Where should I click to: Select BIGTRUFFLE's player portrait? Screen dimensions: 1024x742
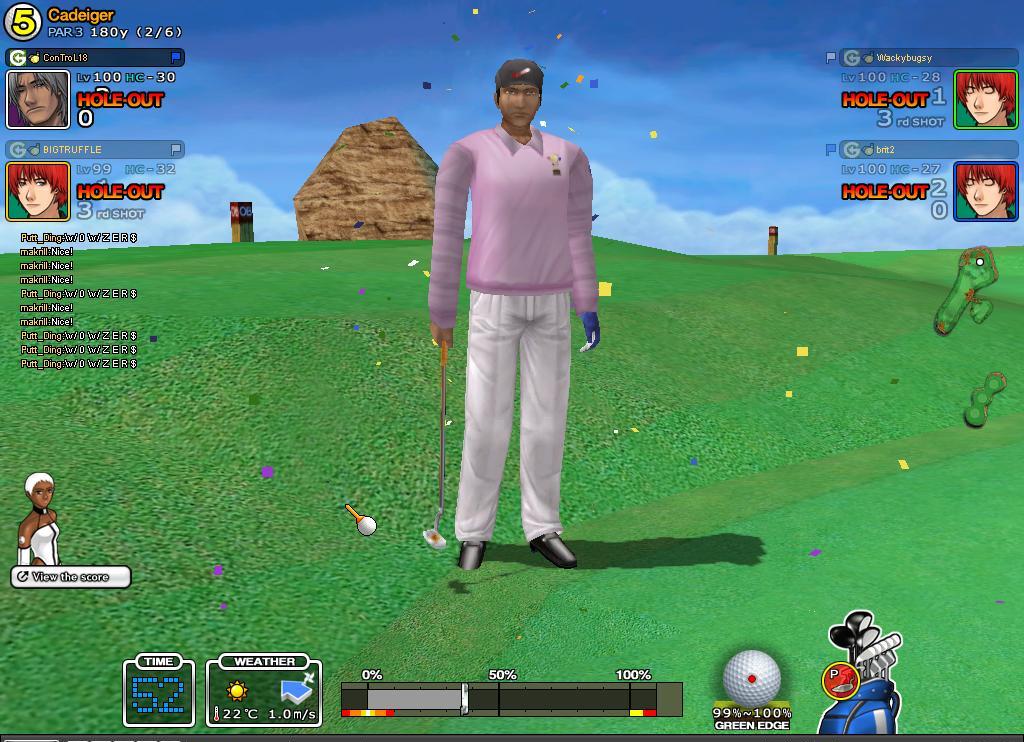point(38,191)
